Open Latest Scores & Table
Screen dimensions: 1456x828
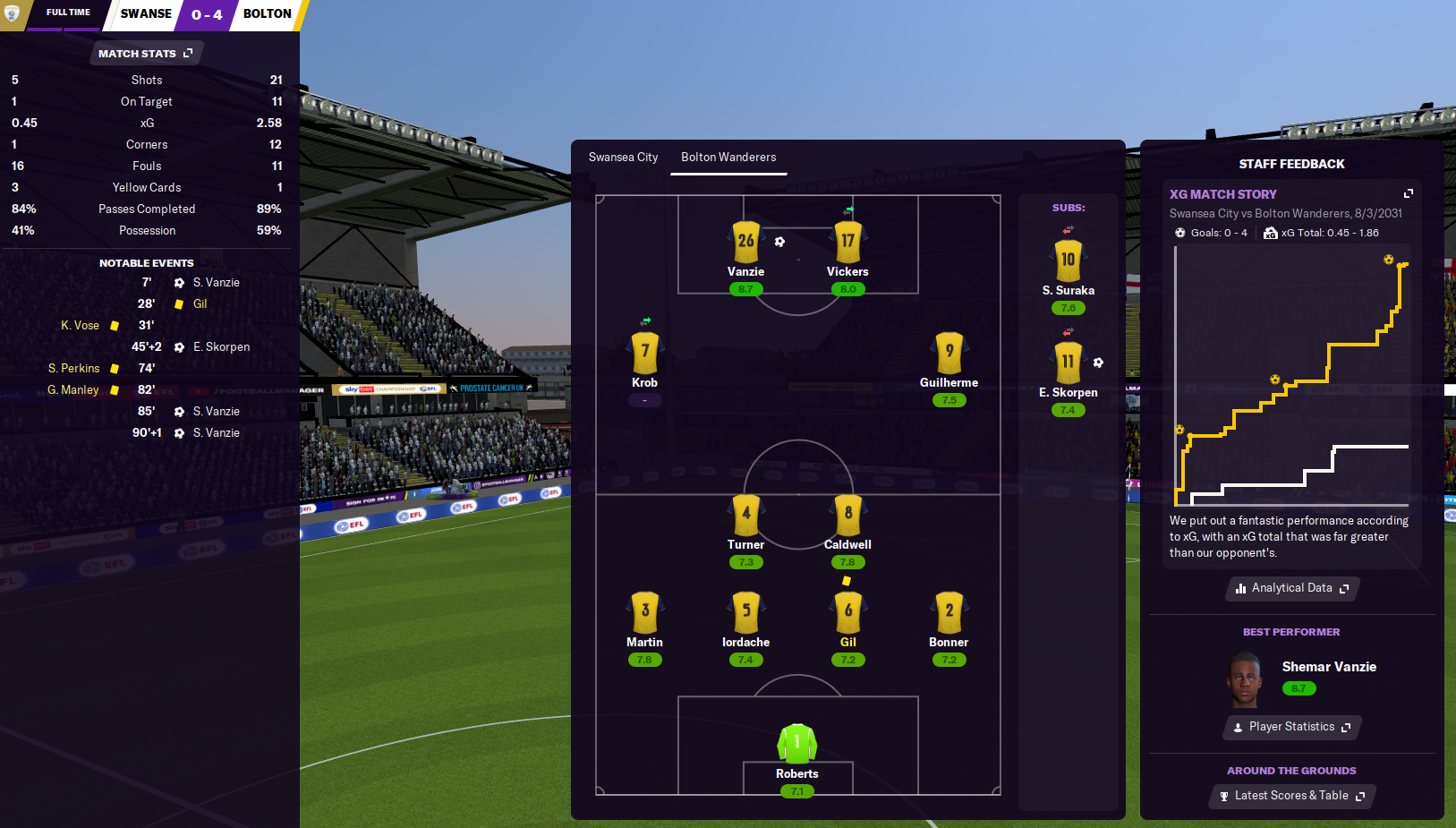tap(1291, 796)
